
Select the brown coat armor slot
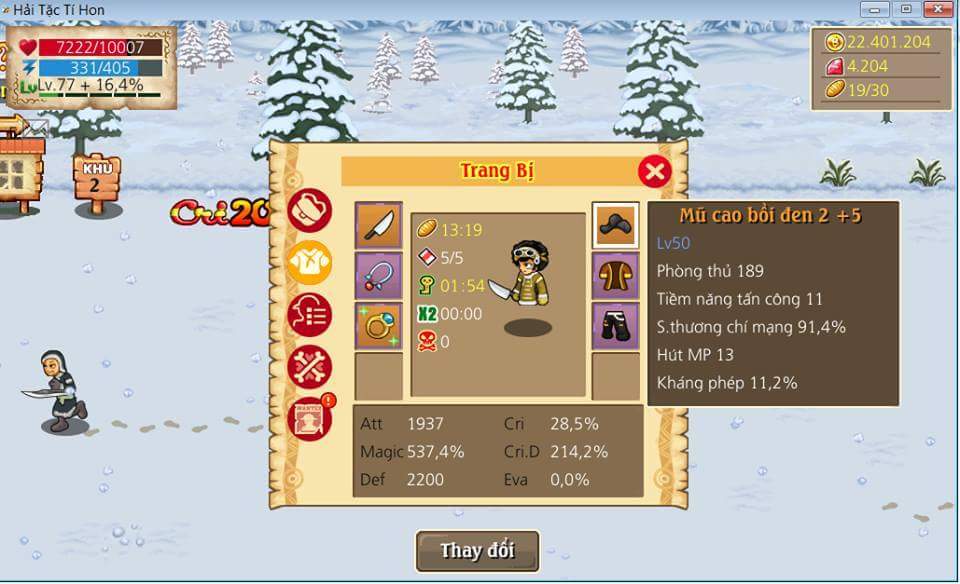click(x=615, y=275)
